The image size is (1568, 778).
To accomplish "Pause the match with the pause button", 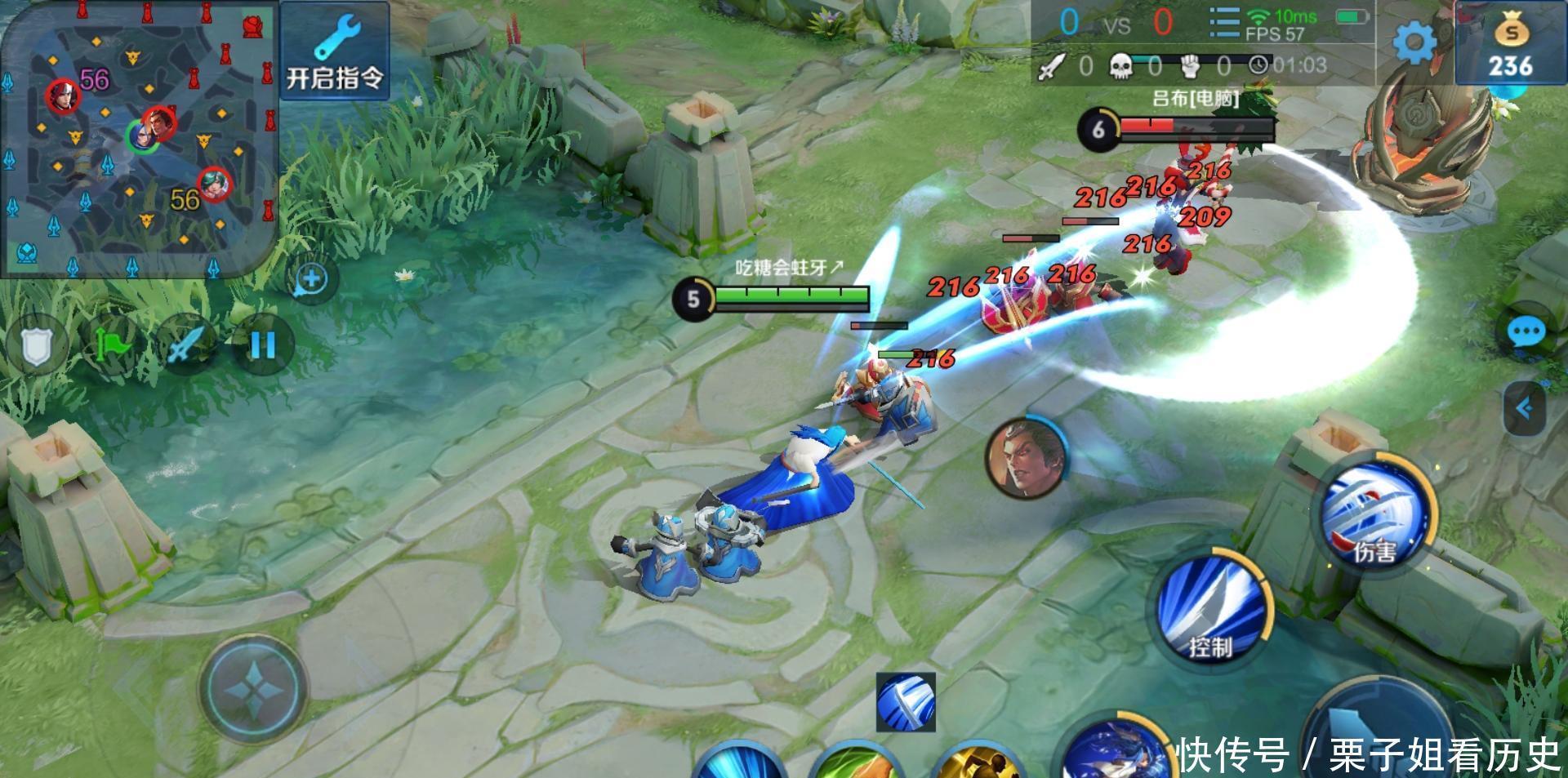I will 262,345.
